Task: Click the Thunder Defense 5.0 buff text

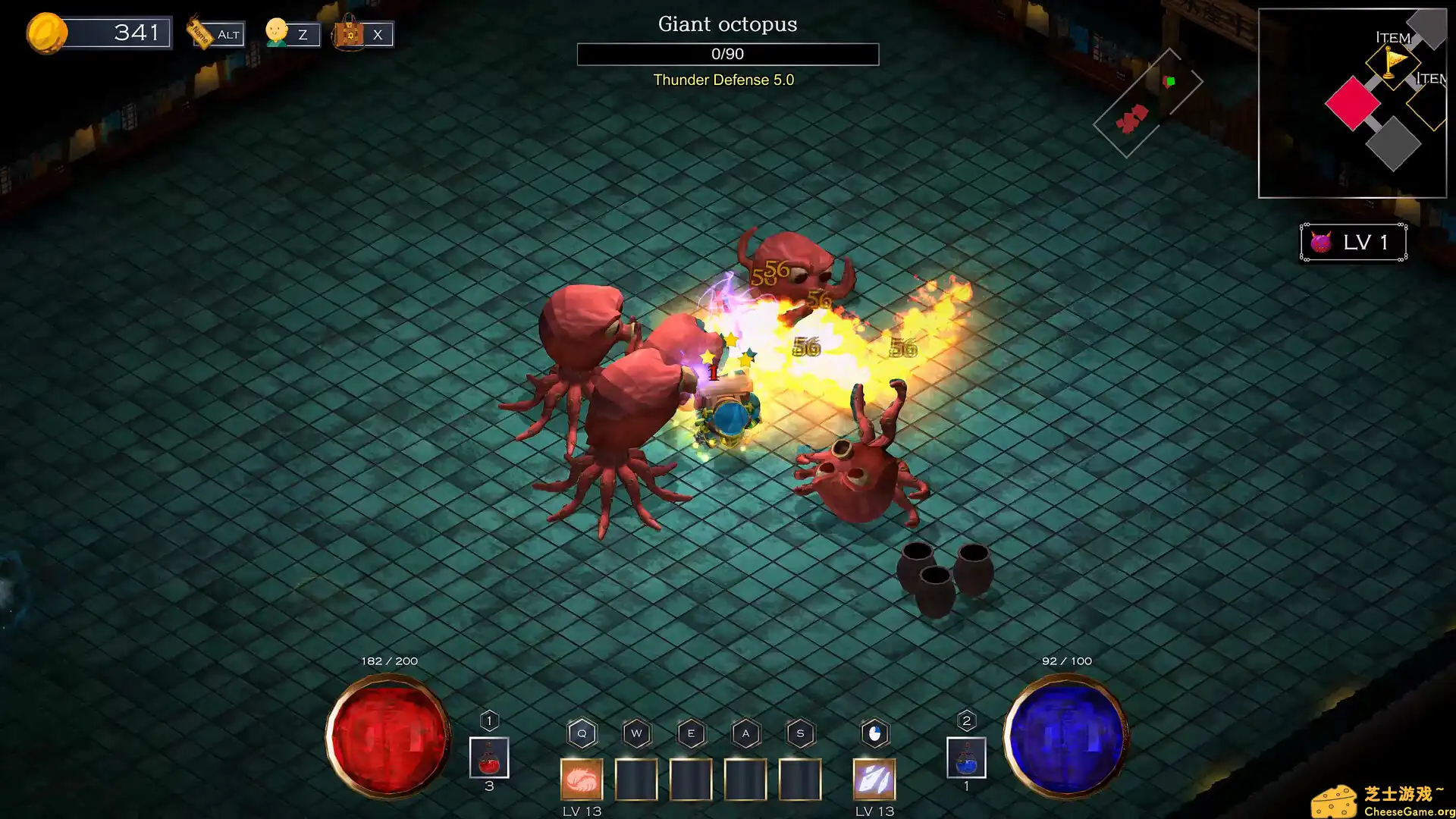Action: [723, 80]
